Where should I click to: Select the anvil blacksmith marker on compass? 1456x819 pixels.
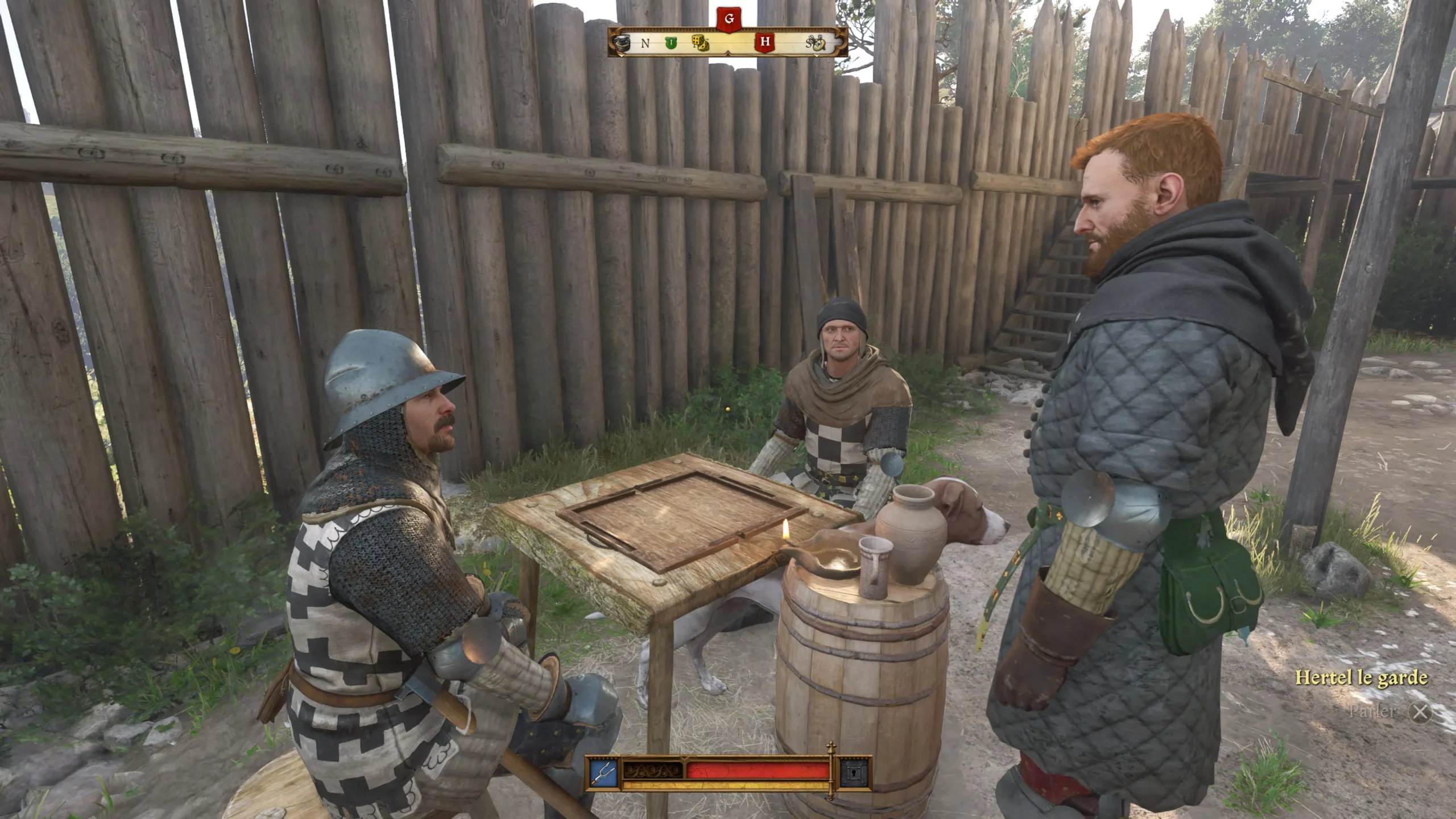pyautogui.click(x=622, y=43)
